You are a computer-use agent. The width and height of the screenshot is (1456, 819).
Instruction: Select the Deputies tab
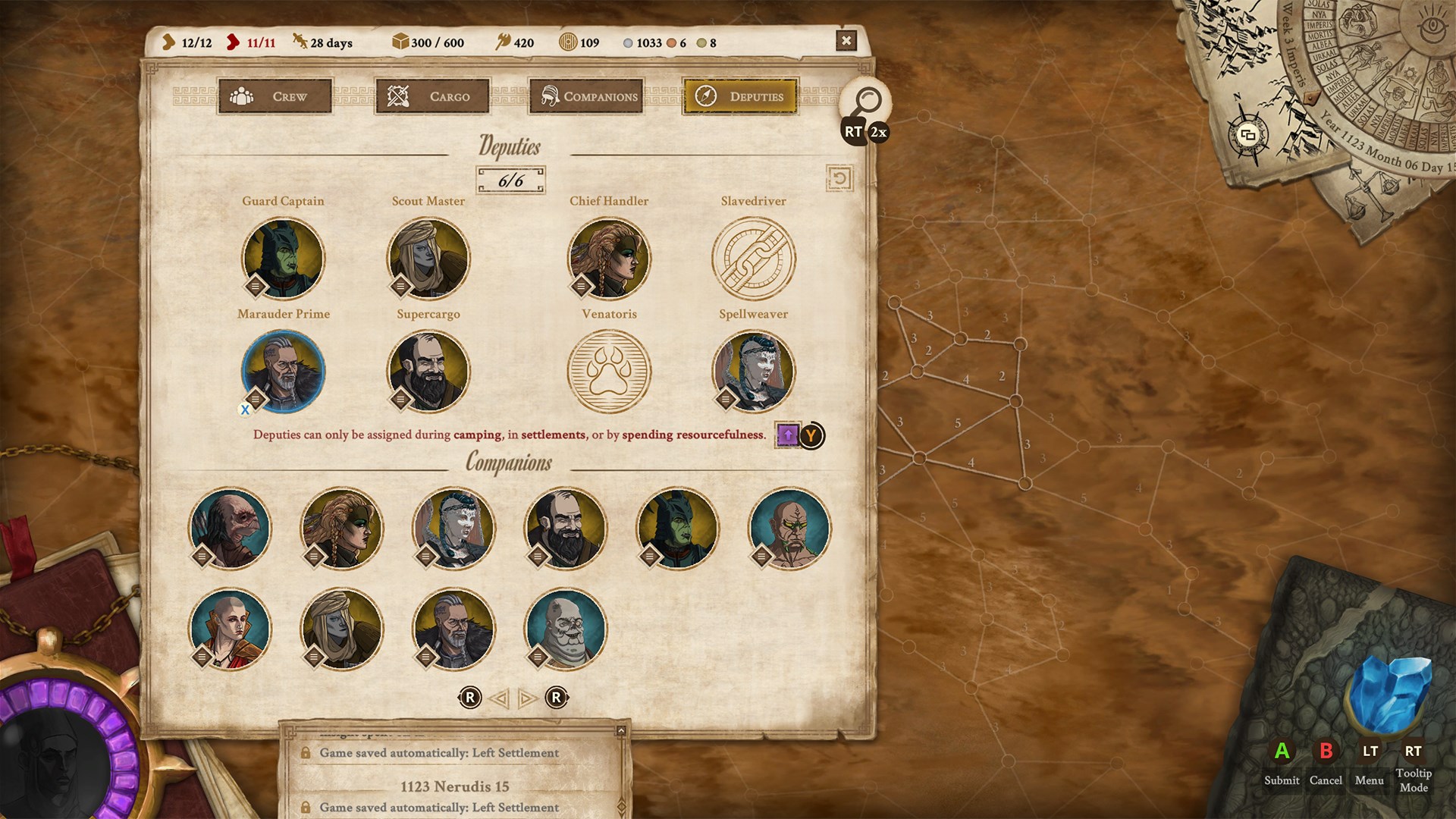coord(740,96)
